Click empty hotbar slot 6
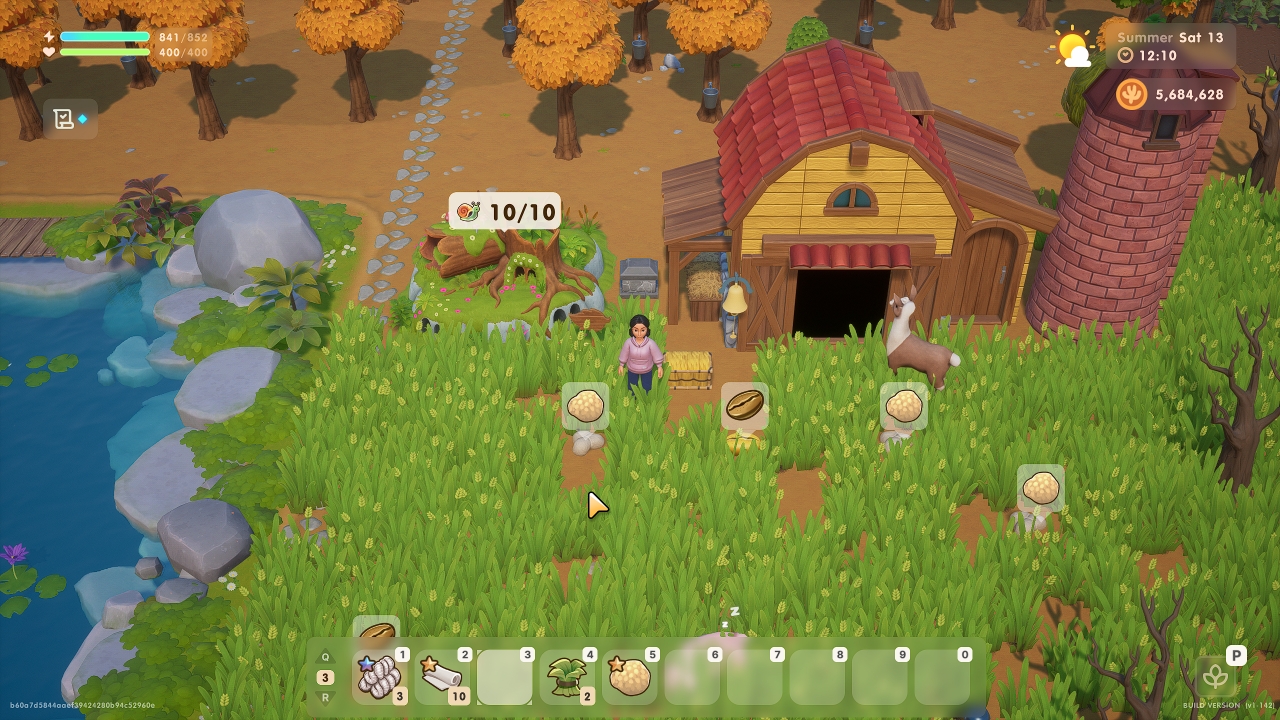Screen dimensions: 1280x720 690,677
